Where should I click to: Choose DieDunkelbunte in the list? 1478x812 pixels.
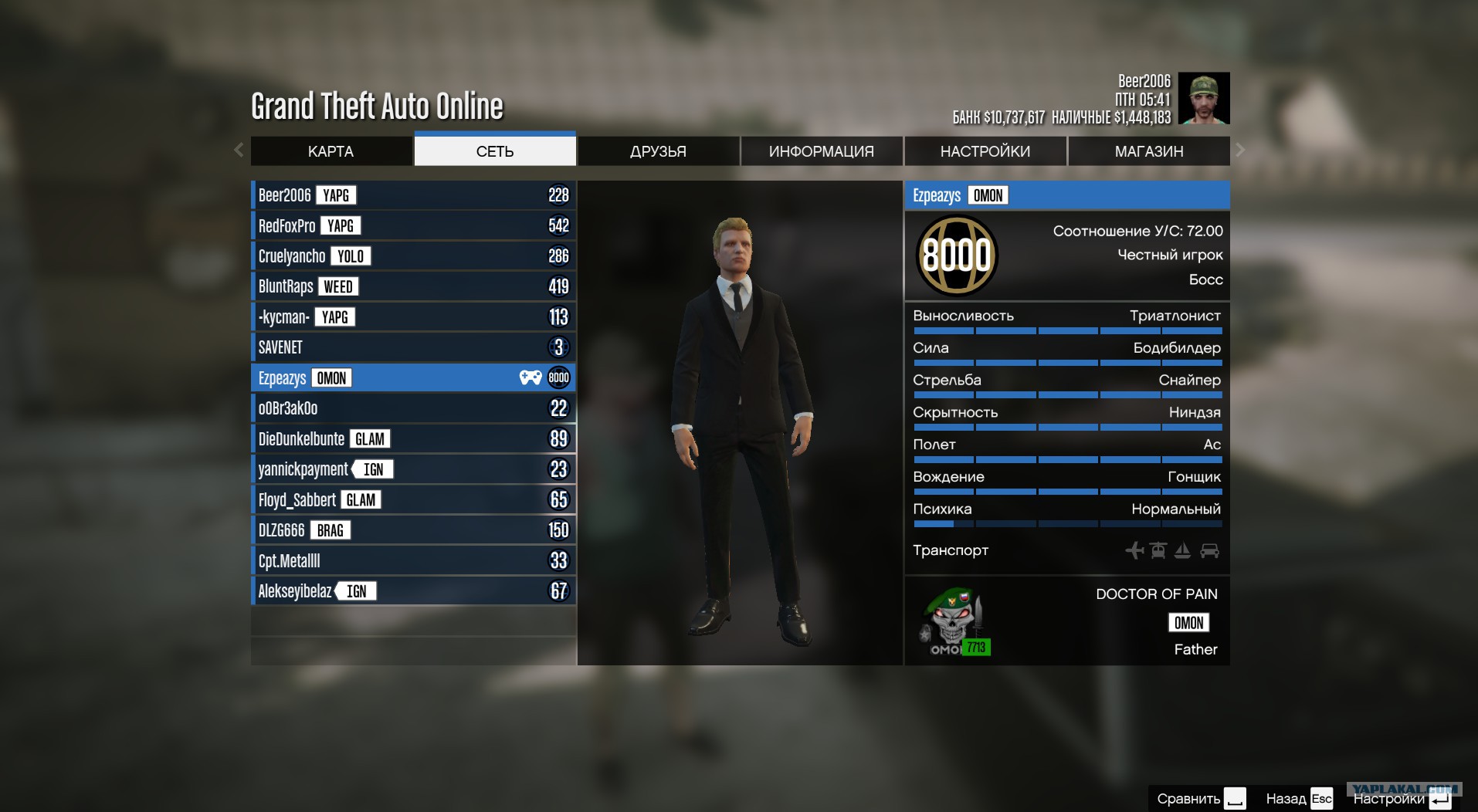point(413,439)
